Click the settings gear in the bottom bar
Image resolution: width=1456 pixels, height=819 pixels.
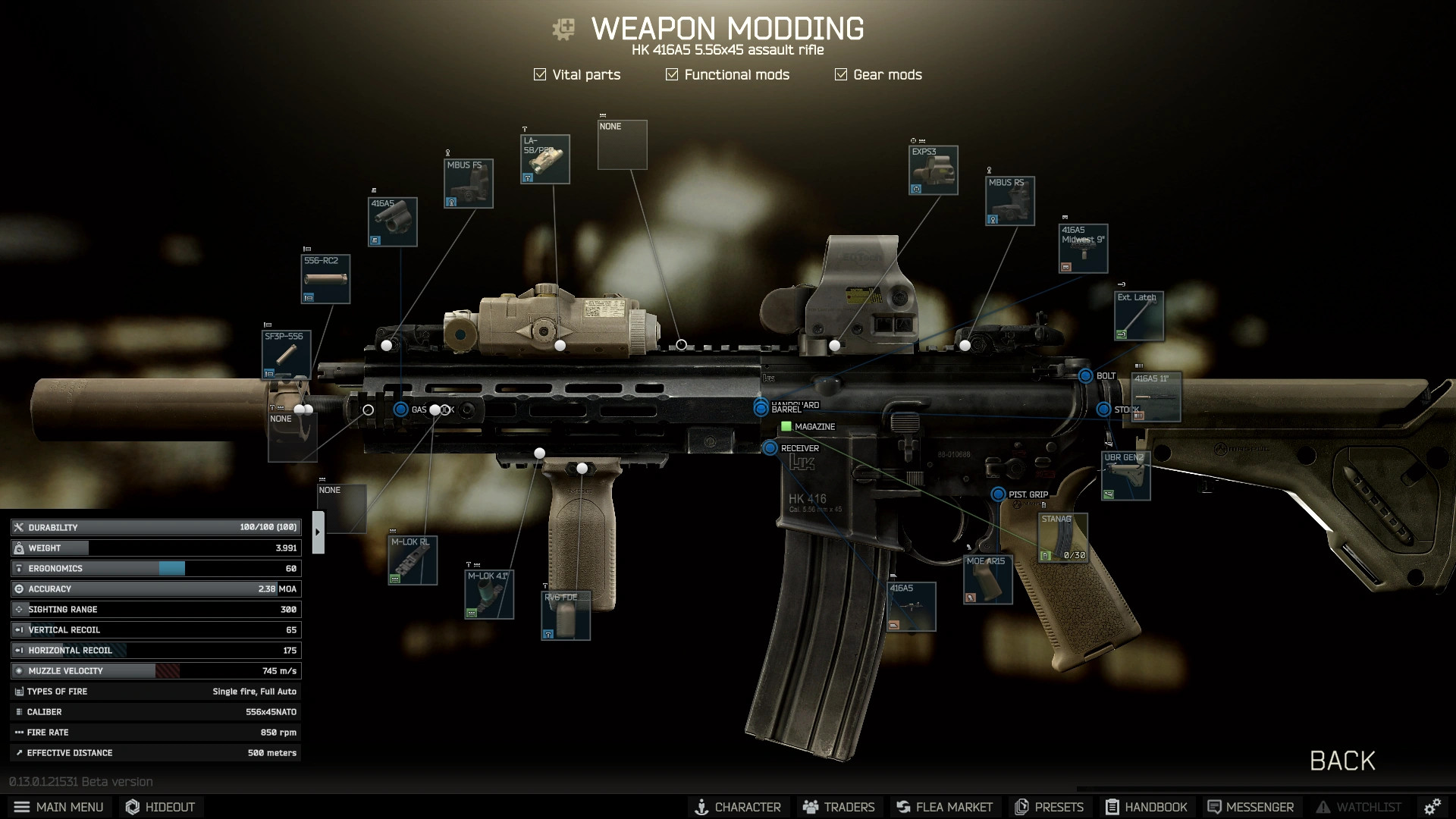click(1433, 807)
